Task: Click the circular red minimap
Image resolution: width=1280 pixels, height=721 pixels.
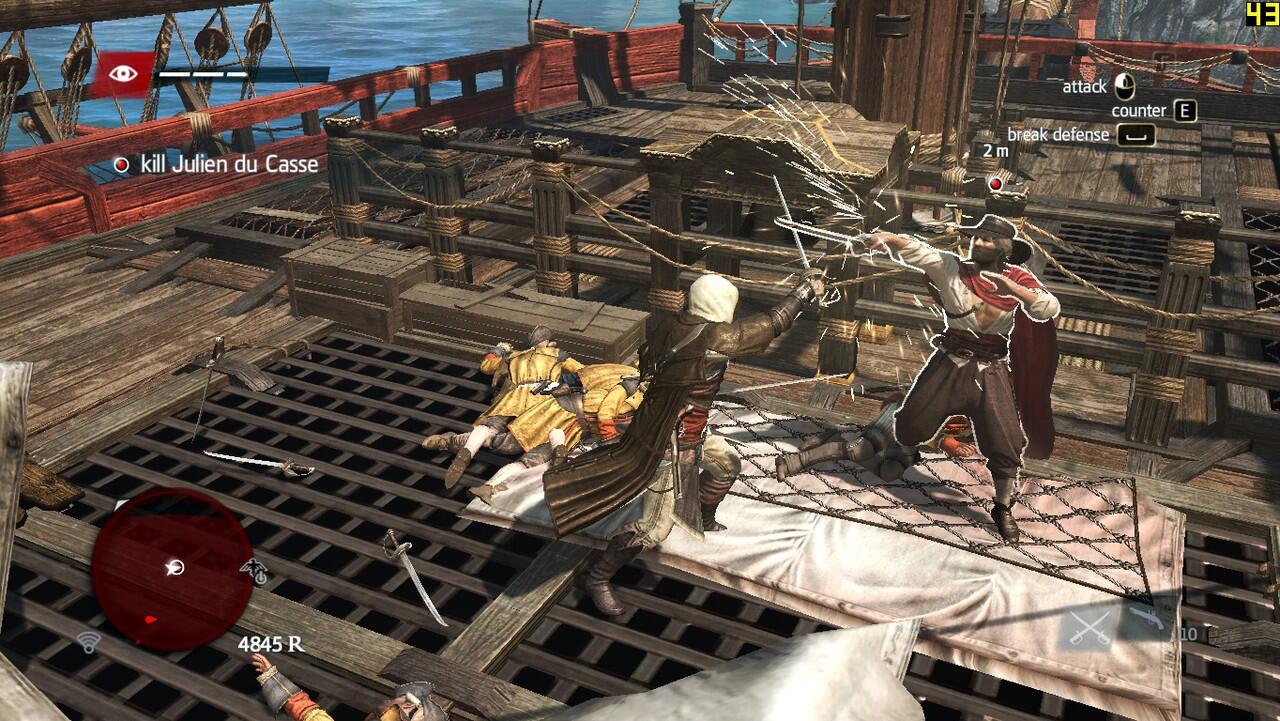Action: 172,568
